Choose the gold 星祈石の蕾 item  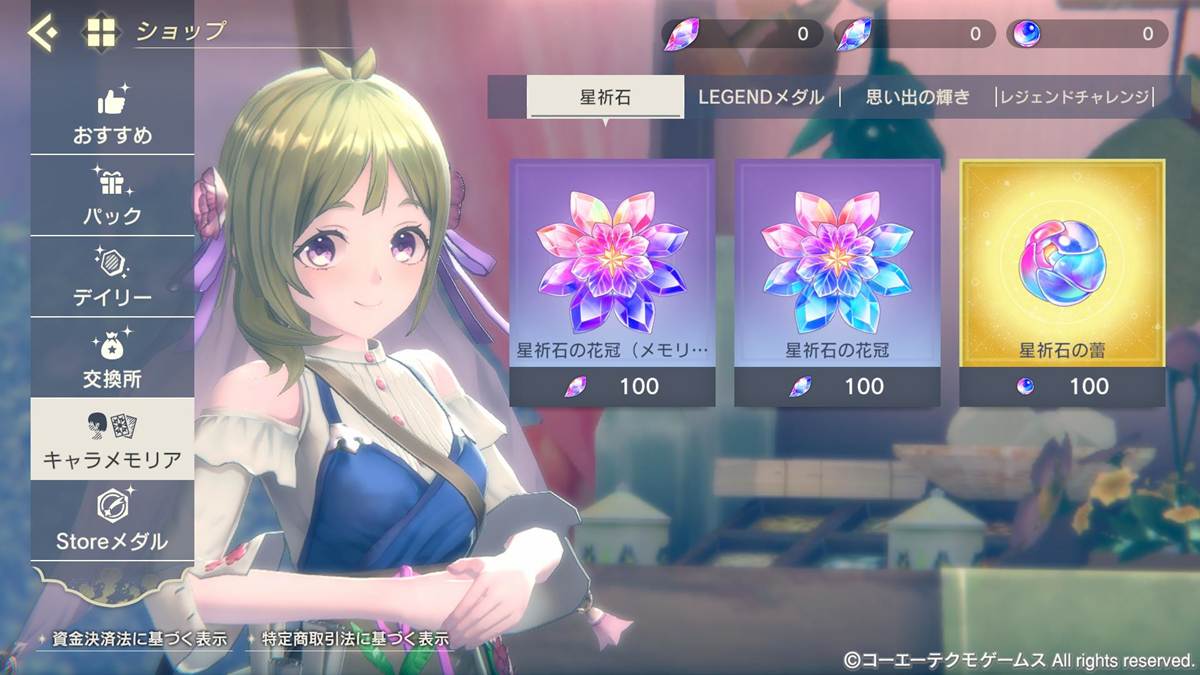[x=1062, y=282]
